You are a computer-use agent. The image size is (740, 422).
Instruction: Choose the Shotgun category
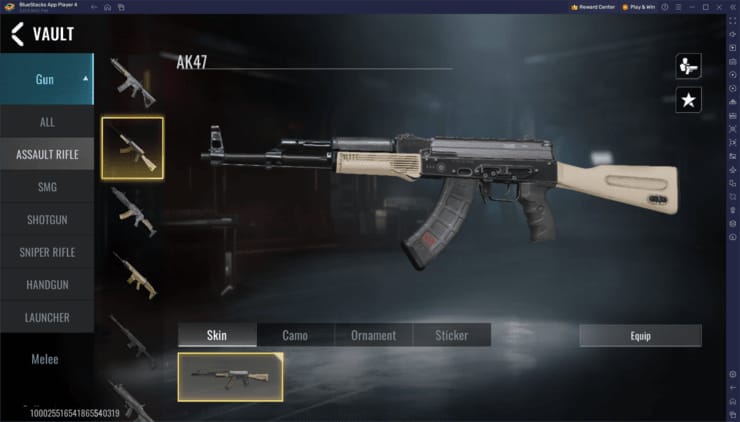point(47,220)
